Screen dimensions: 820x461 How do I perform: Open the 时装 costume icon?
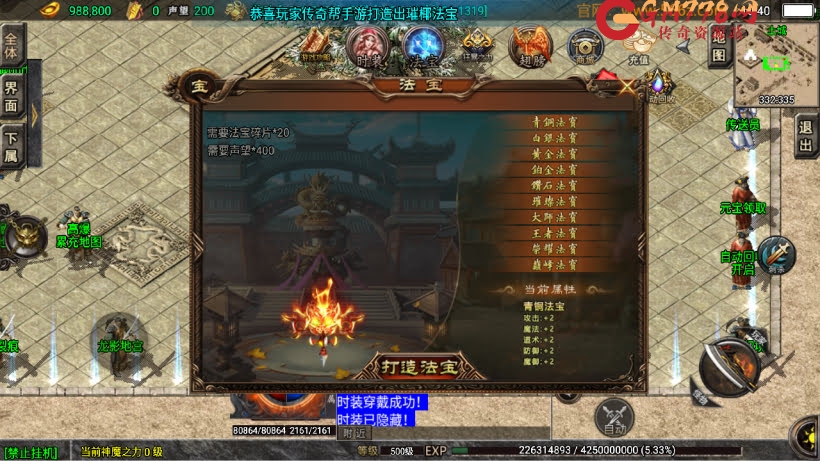tap(366, 46)
